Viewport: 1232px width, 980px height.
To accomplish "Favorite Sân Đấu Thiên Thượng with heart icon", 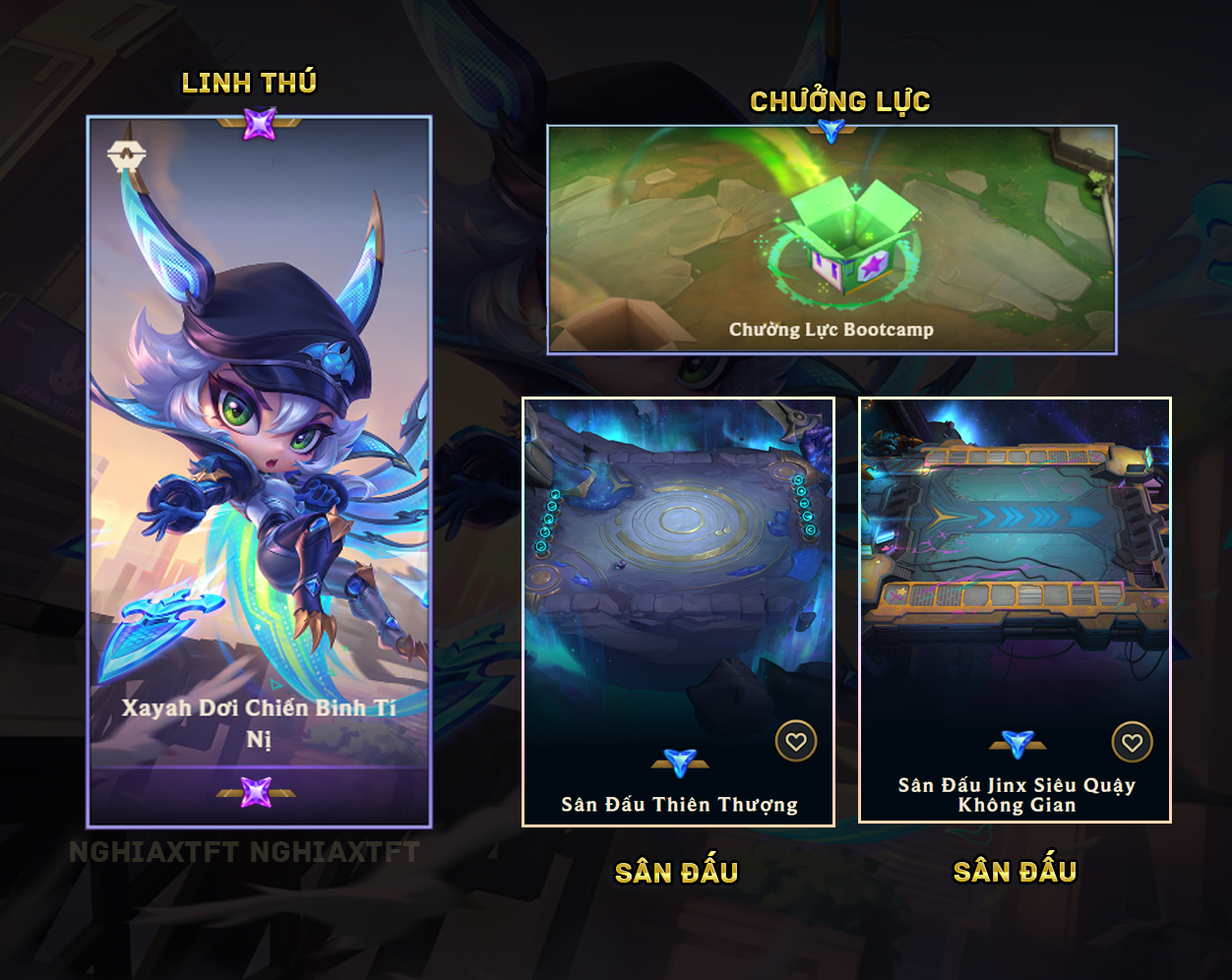I will pos(795,742).
